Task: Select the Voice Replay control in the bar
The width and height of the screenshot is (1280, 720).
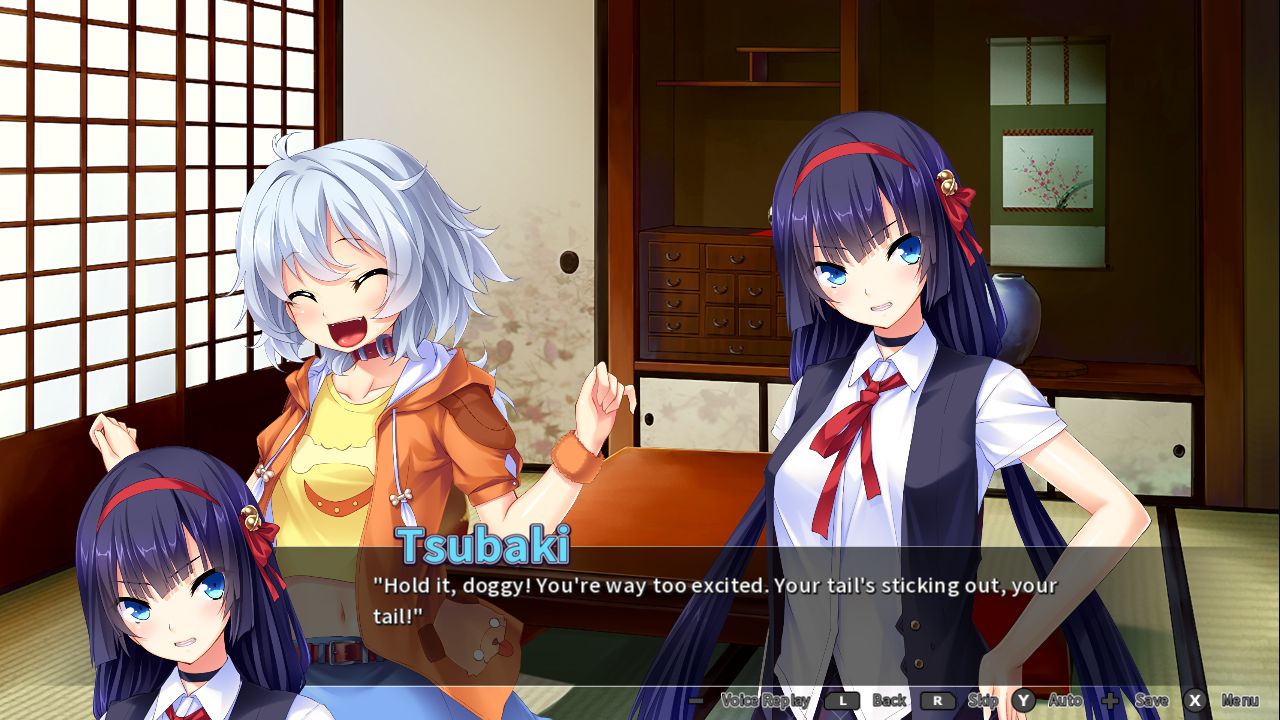Action: 765,701
